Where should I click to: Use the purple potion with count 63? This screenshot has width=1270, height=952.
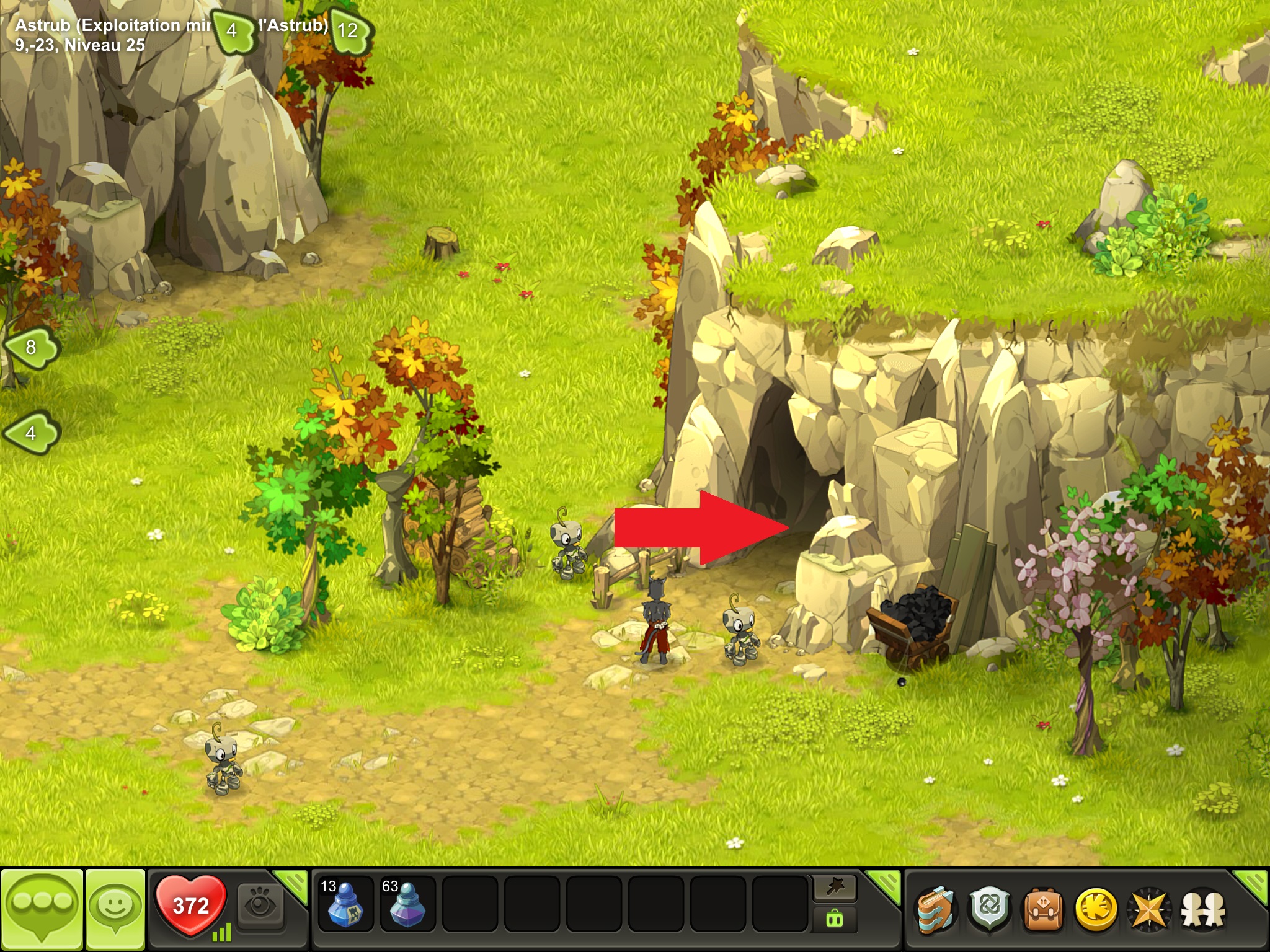pyautogui.click(x=407, y=904)
